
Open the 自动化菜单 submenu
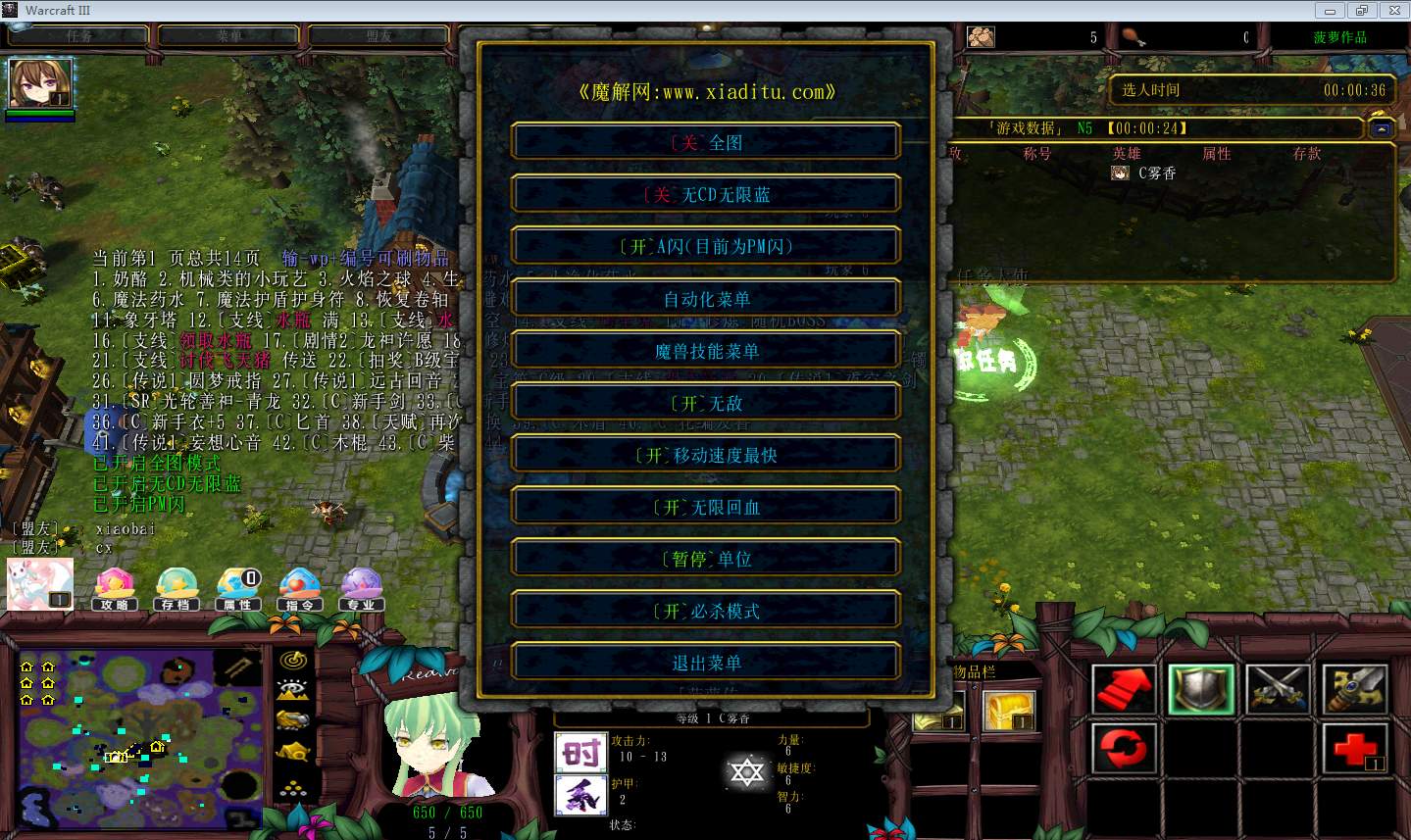[x=705, y=298]
